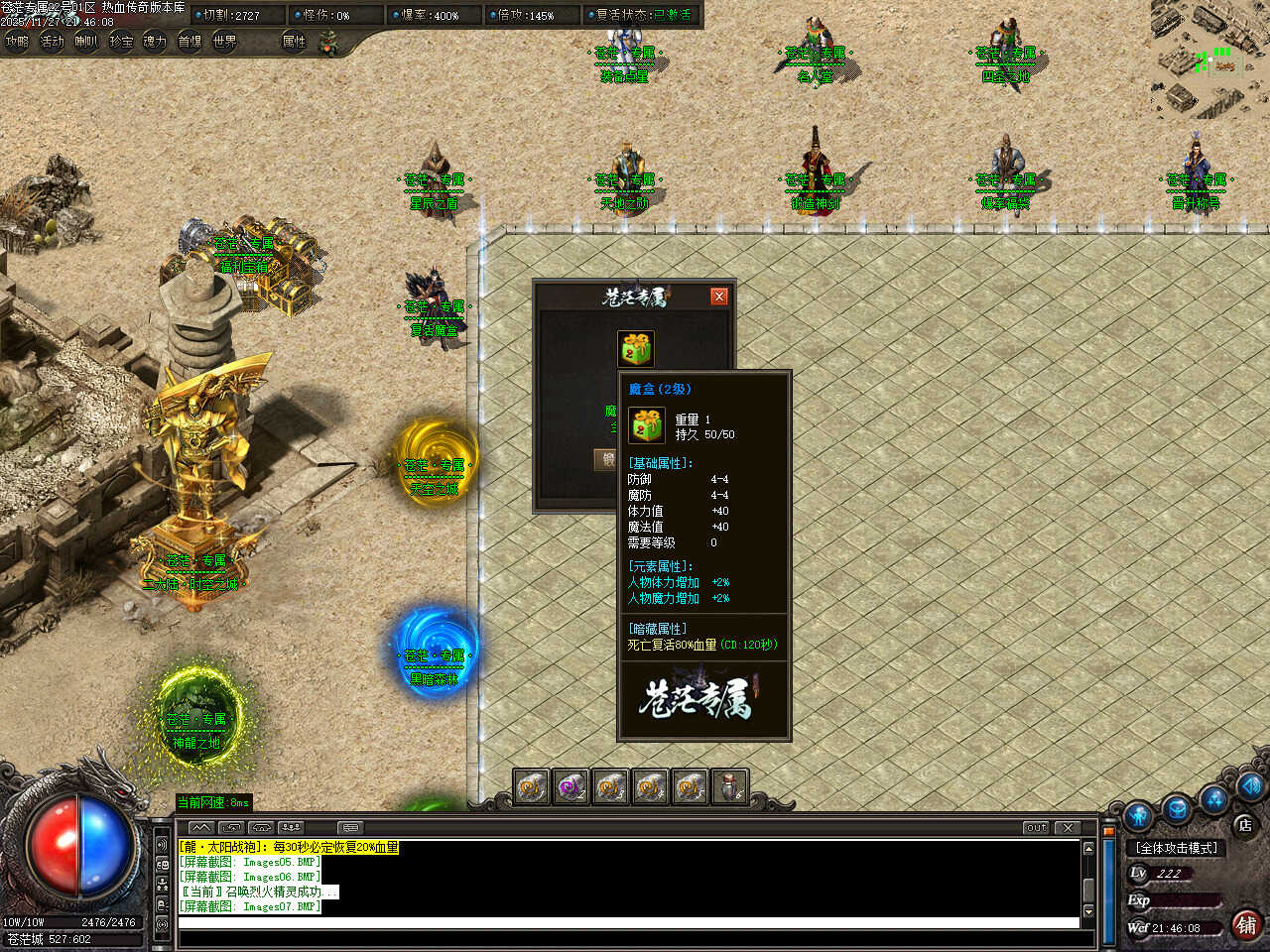Open the 活动 events menu
The image size is (1270, 952).
(x=52, y=42)
